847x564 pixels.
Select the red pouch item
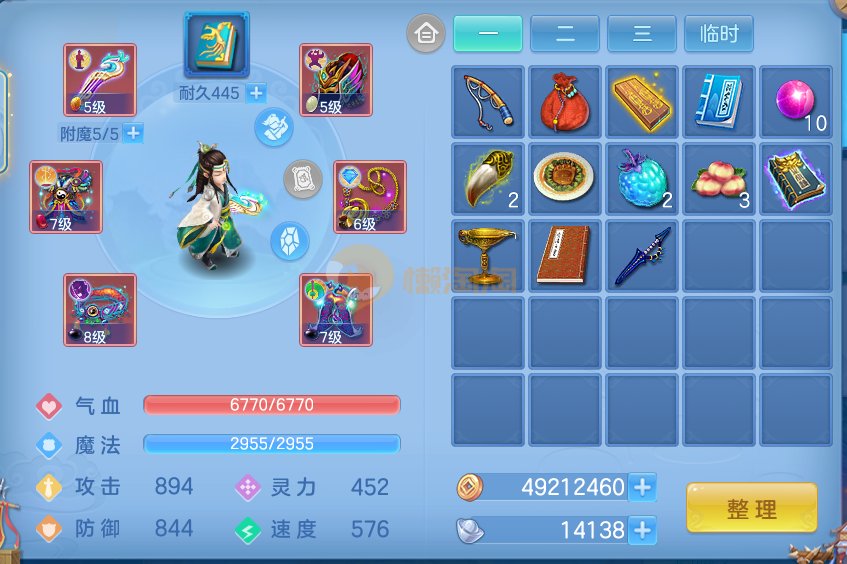564,102
